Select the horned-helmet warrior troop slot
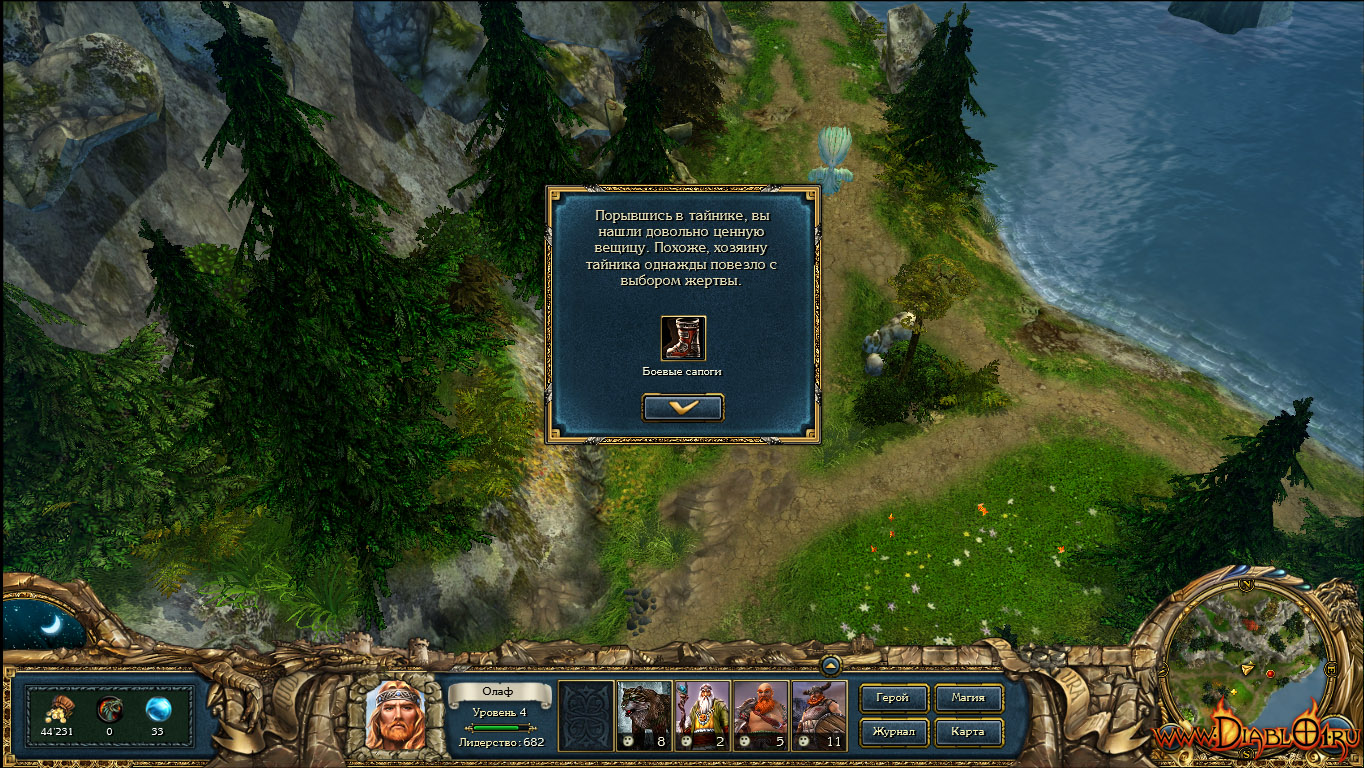1364x768 pixels. tap(818, 715)
